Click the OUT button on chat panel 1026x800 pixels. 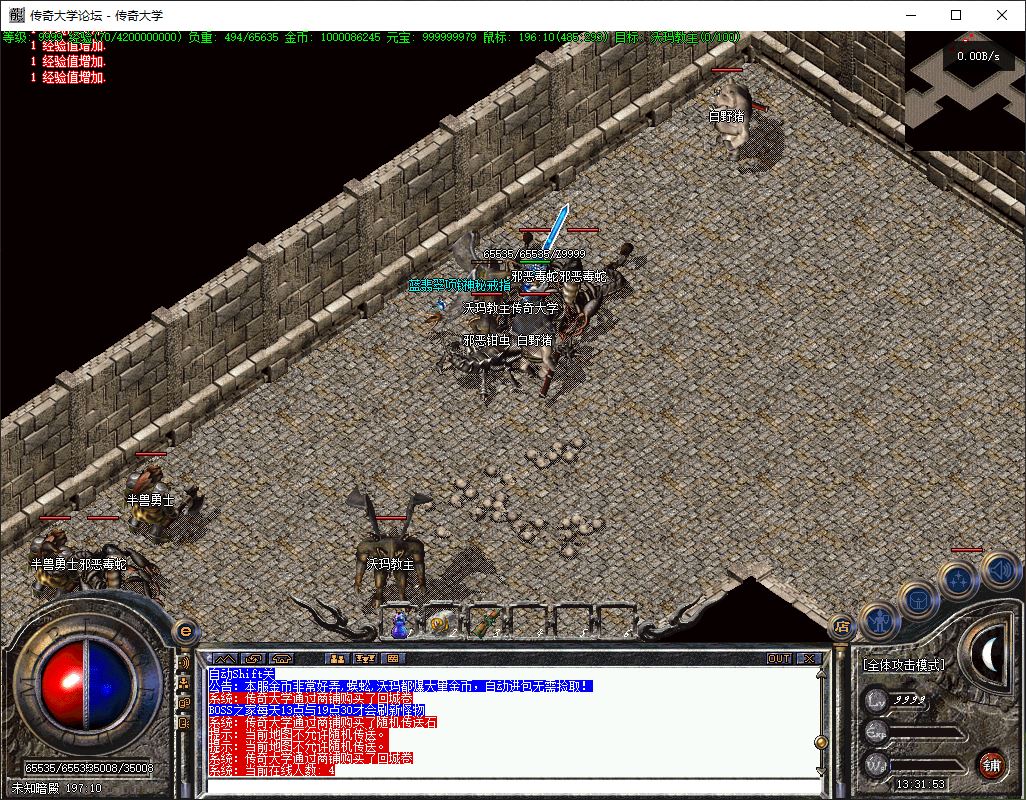[779, 658]
